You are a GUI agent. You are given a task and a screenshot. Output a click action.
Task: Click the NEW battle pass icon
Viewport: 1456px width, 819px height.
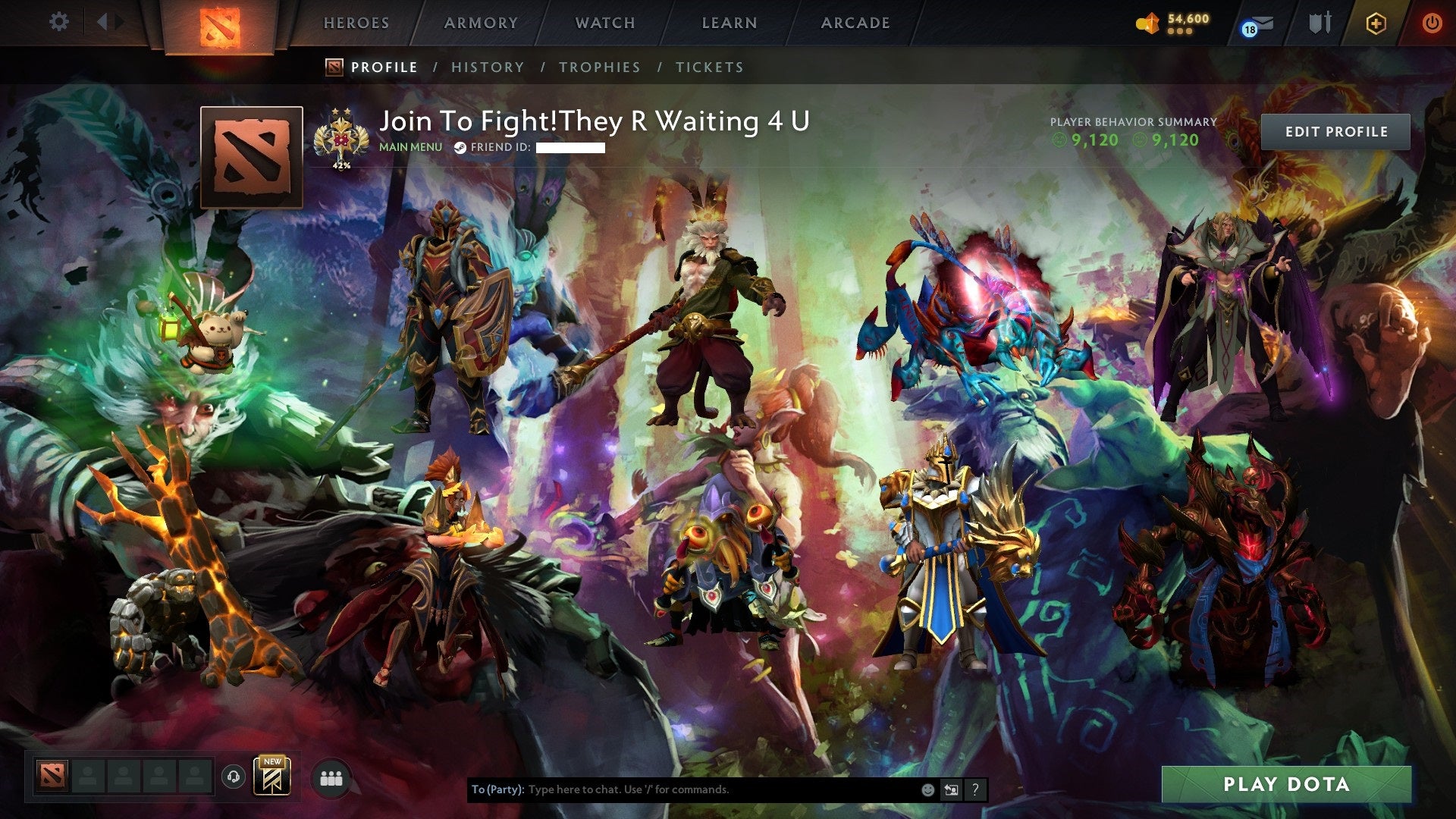[272, 777]
